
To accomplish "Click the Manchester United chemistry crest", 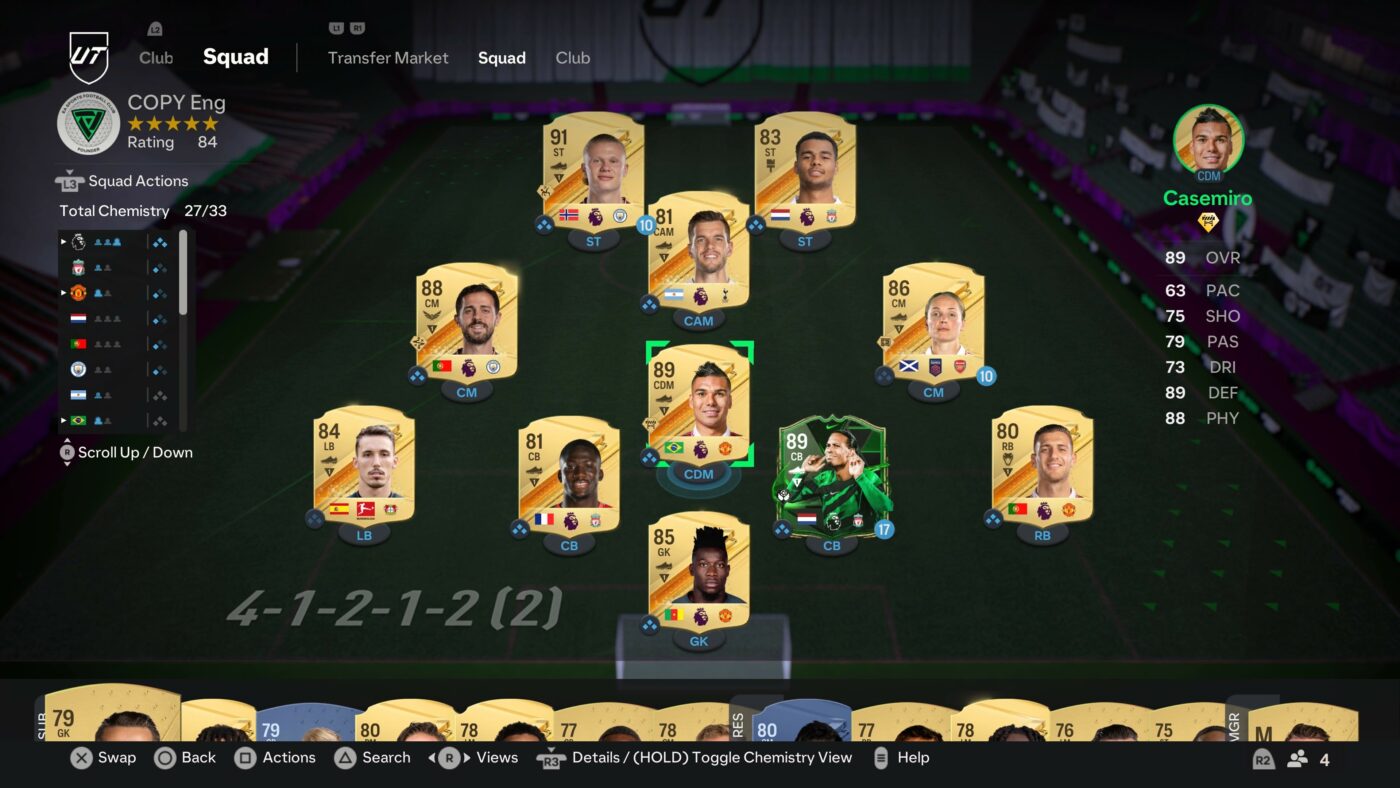I will [x=78, y=293].
